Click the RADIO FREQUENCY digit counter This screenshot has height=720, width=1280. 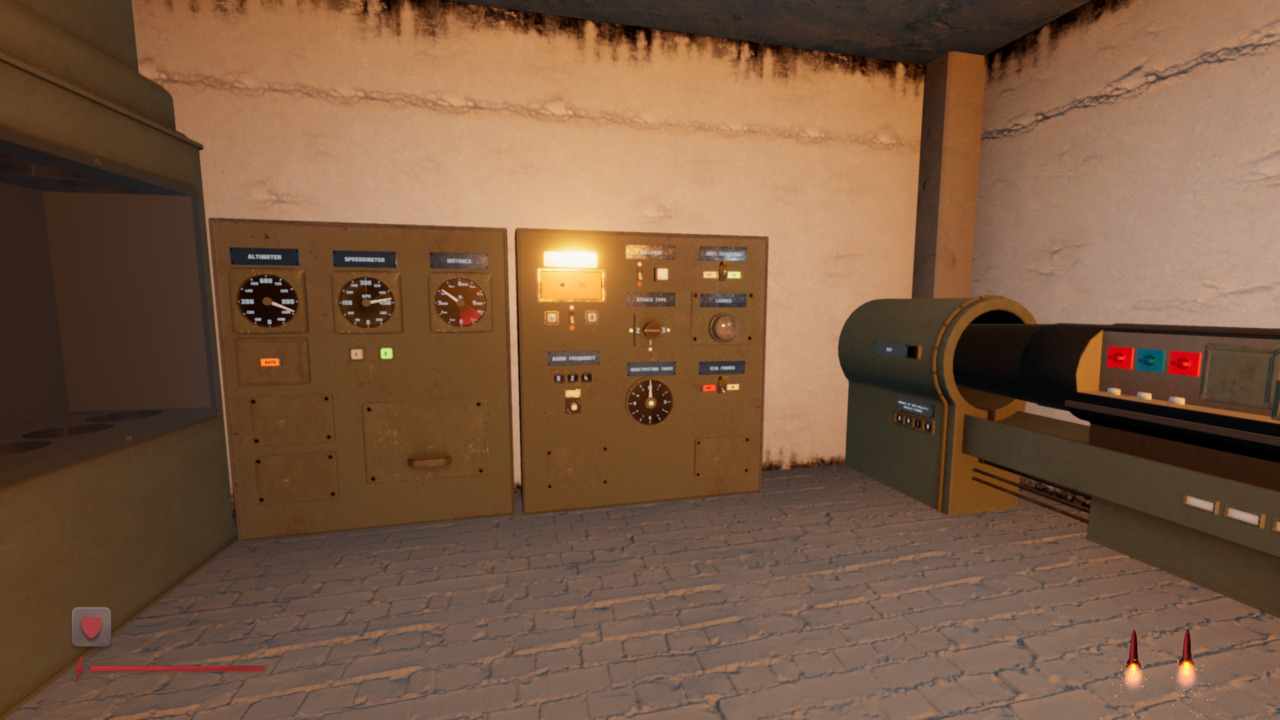tap(574, 378)
